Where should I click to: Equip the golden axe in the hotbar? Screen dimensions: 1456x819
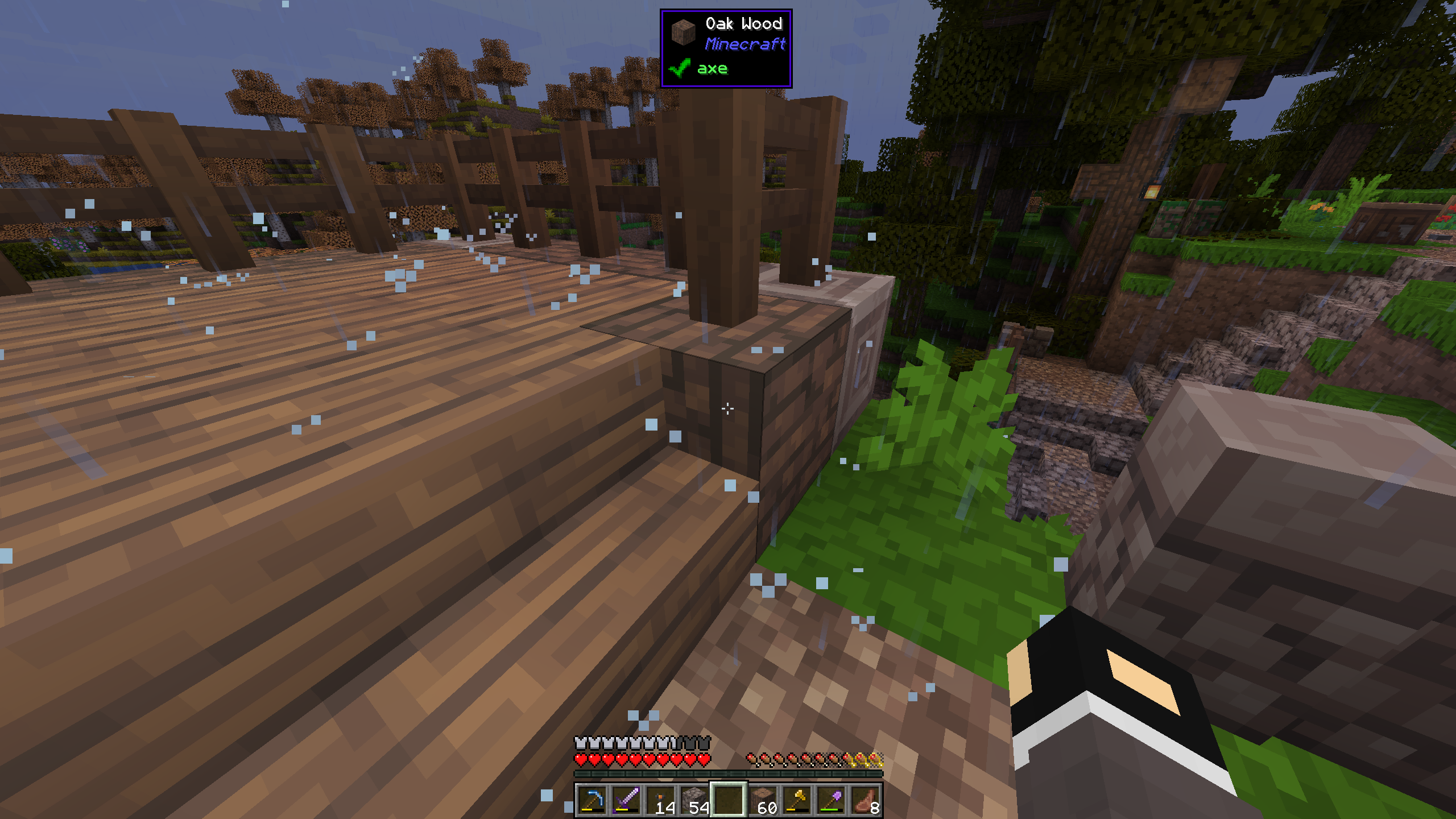(x=796, y=800)
